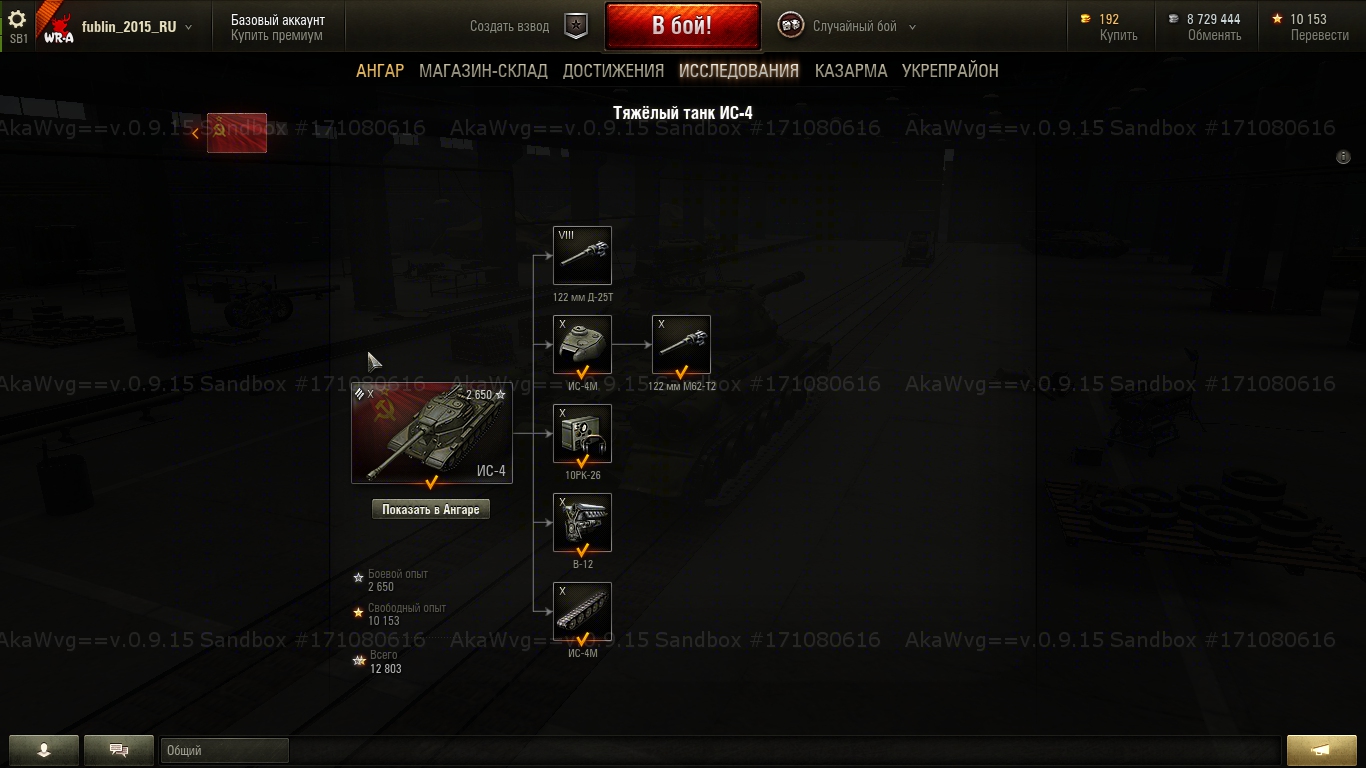The height and width of the screenshot is (768, 1366).
Task: Open the settings gear menu
Action: coord(17,19)
